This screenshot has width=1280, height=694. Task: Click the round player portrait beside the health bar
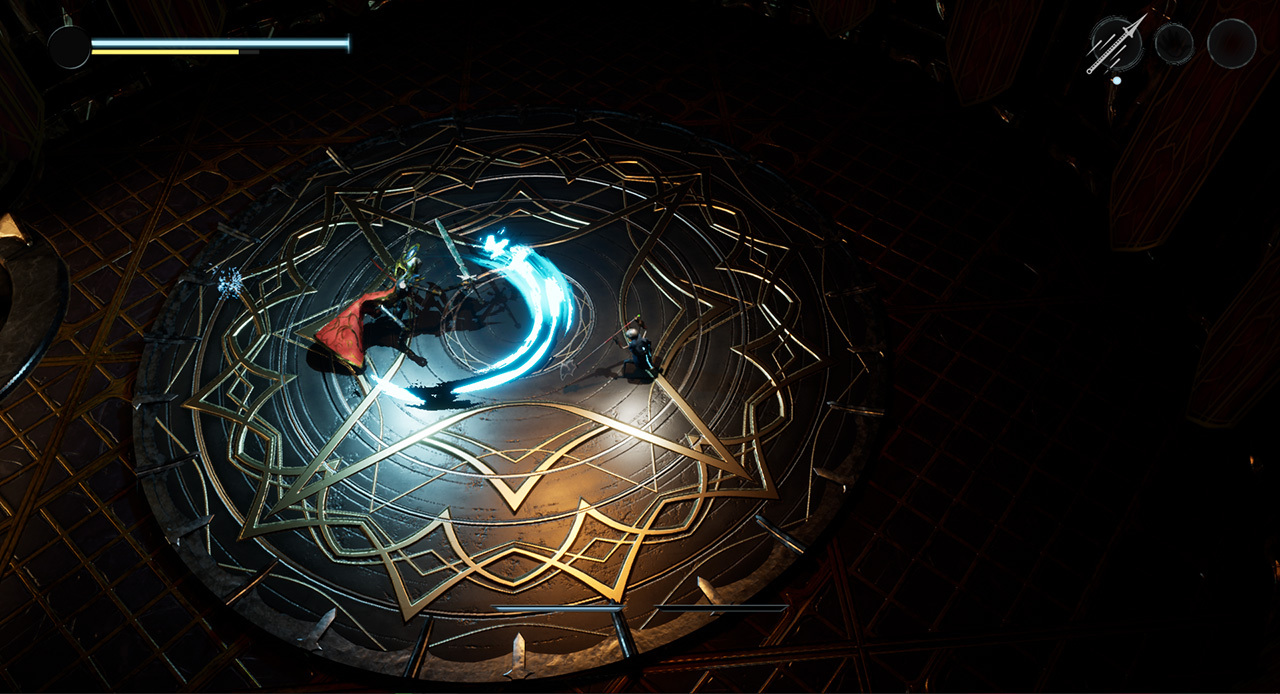tap(70, 47)
